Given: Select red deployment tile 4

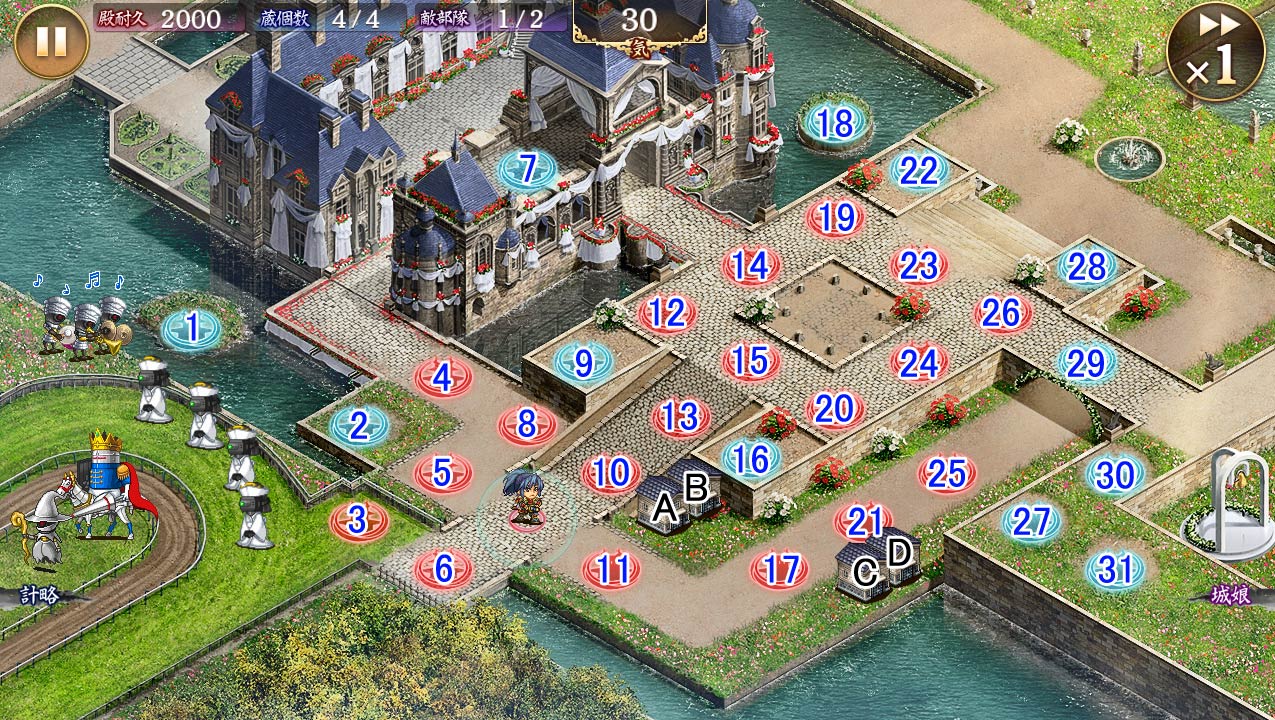Looking at the screenshot, I should pyautogui.click(x=443, y=378).
